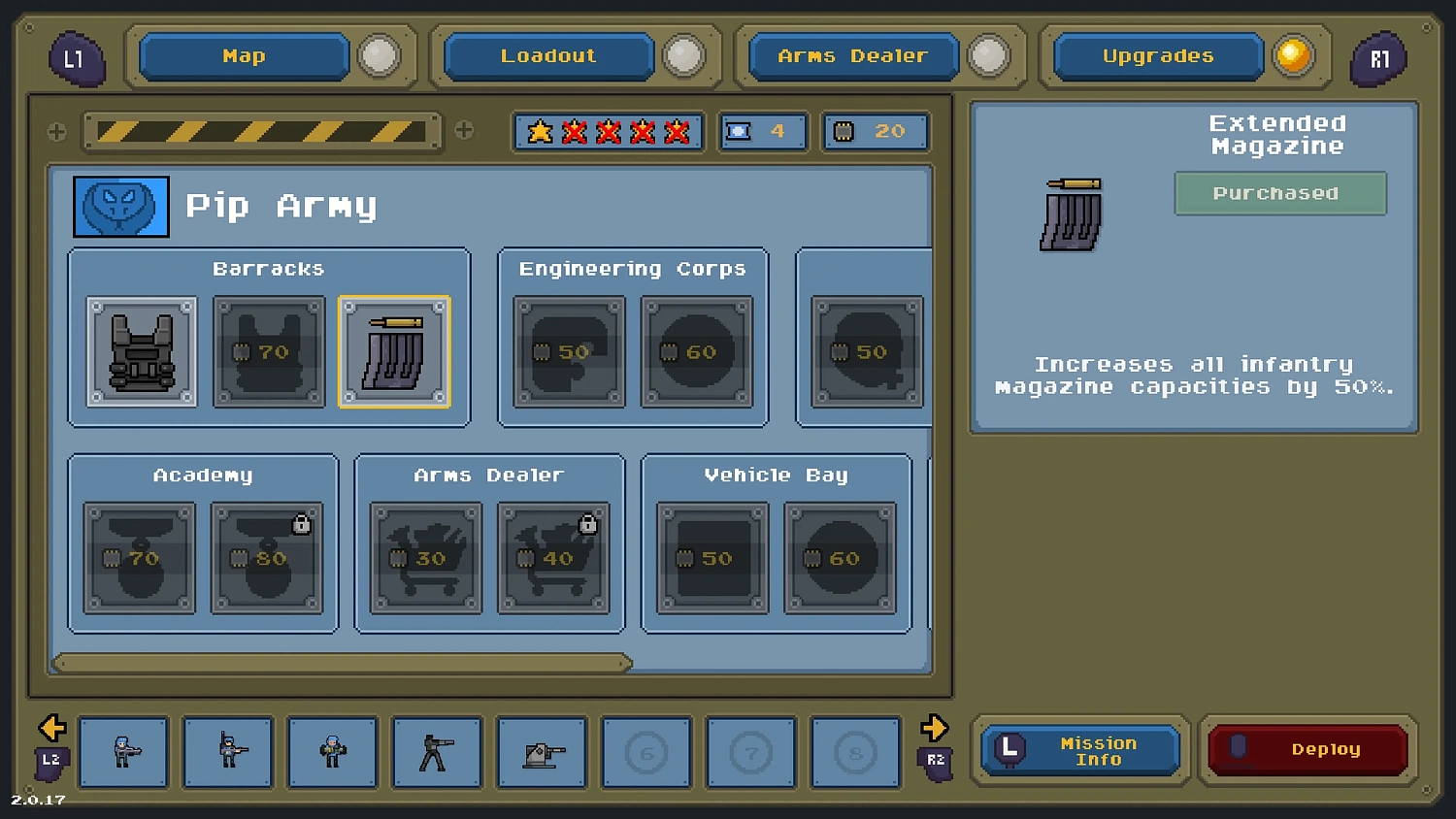
Task: Select the sniper unit slot
Action: tap(439, 753)
